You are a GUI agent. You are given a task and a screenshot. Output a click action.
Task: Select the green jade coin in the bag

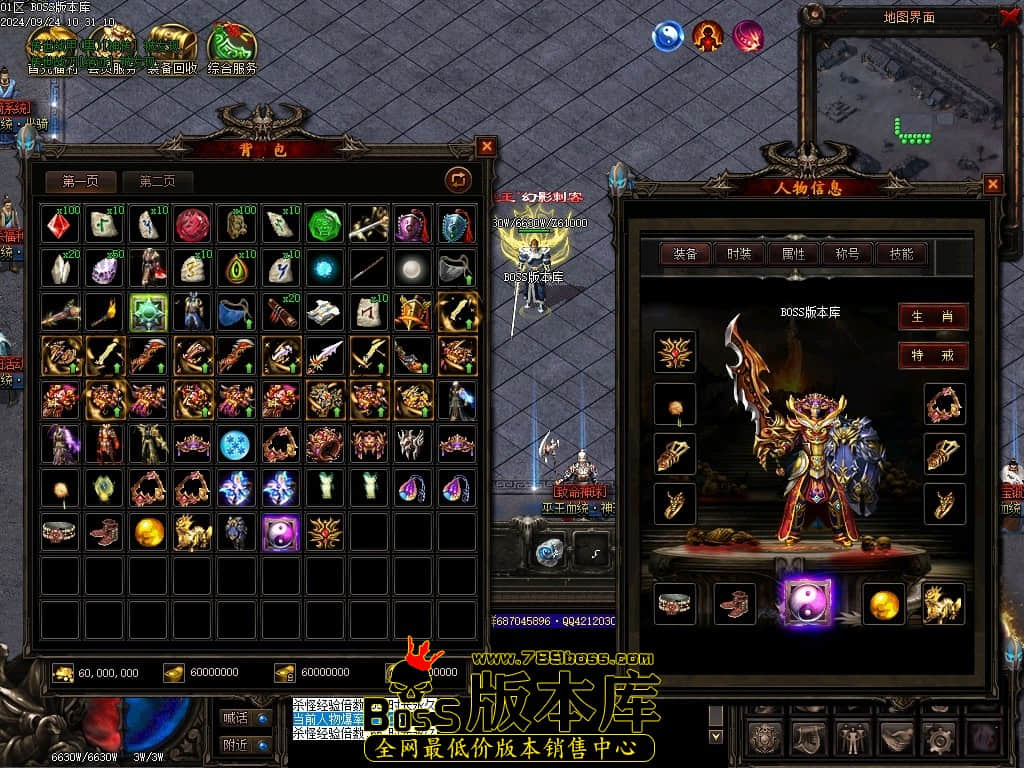point(325,225)
